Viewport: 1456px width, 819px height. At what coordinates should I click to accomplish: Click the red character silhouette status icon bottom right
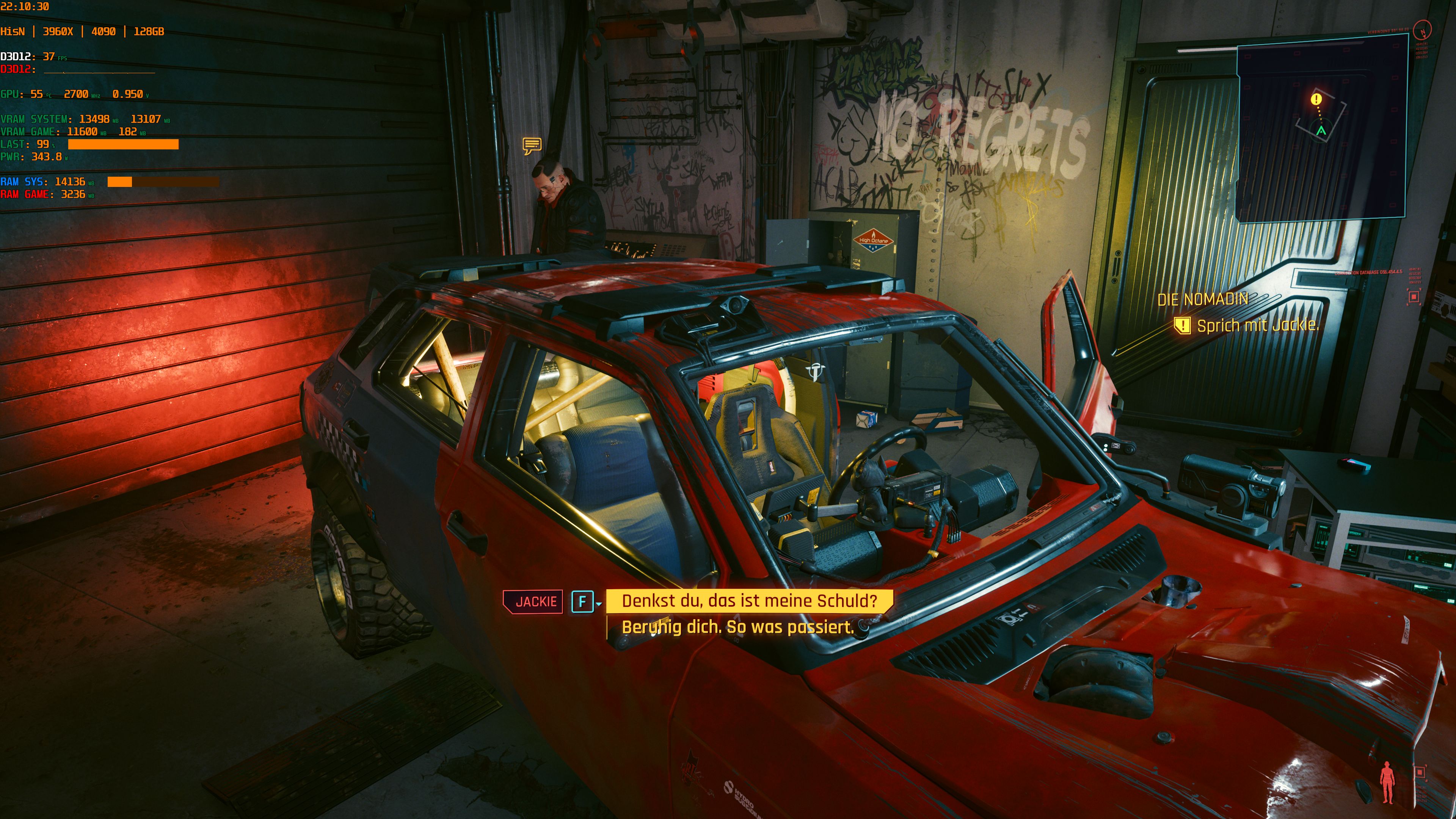coord(1388,782)
